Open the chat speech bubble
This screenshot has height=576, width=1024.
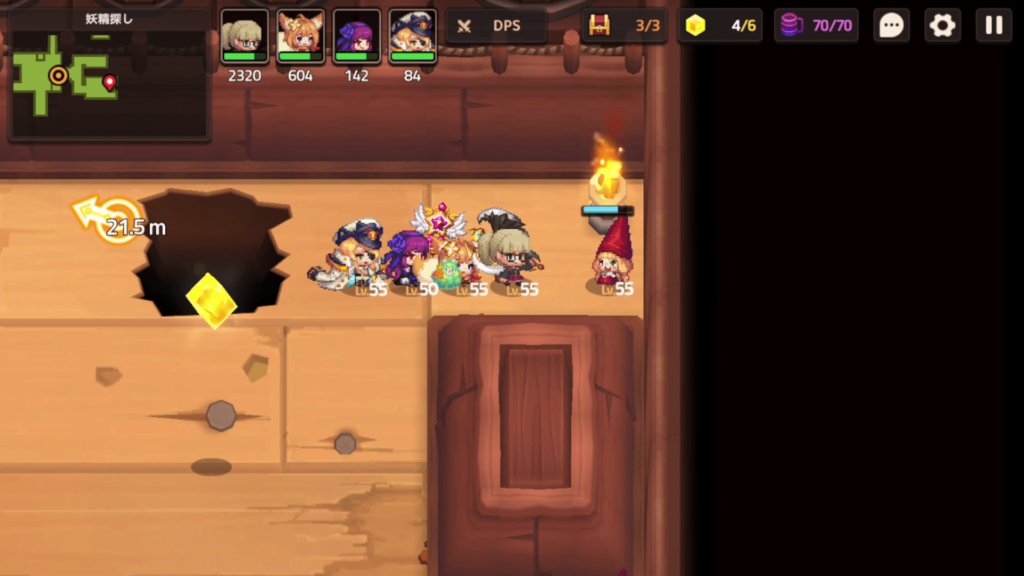[x=891, y=26]
